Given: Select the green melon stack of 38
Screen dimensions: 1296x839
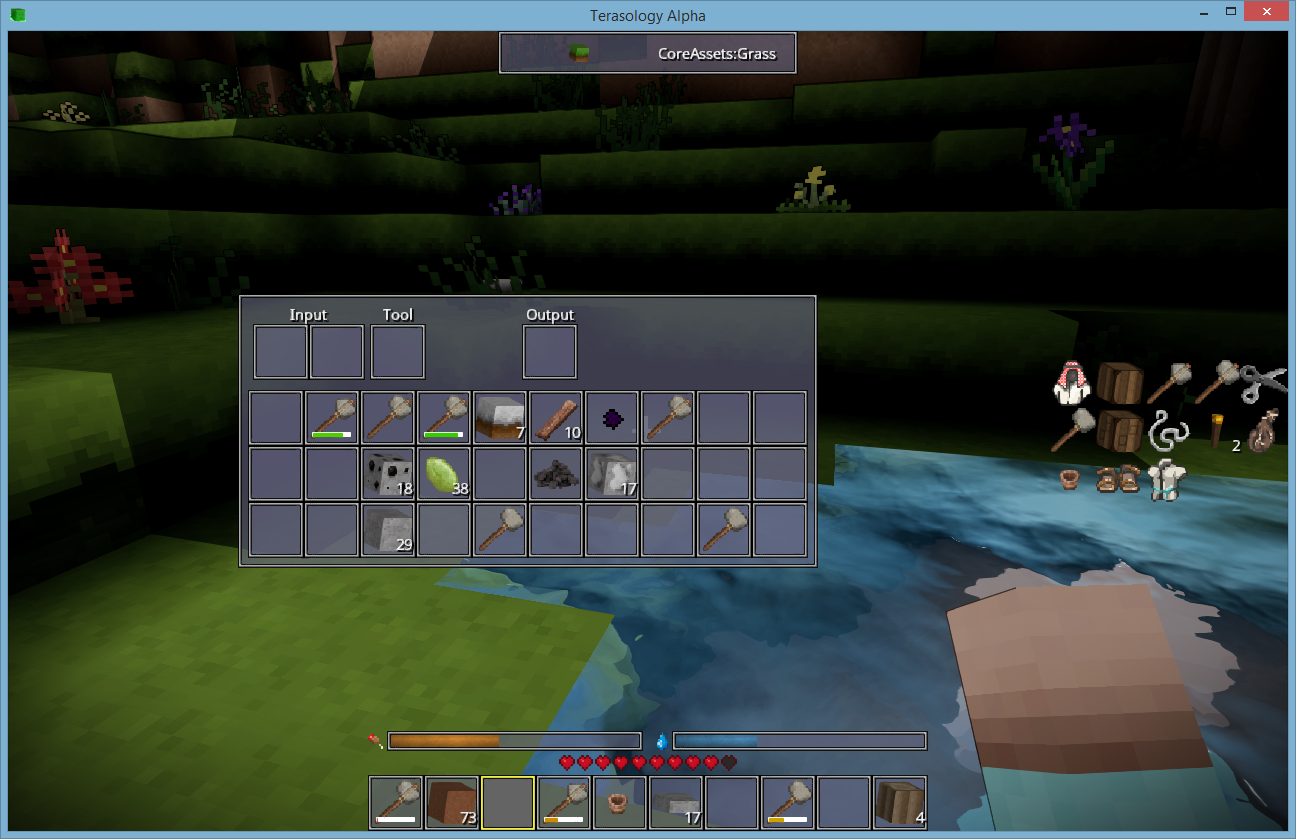Looking at the screenshot, I should point(443,473).
